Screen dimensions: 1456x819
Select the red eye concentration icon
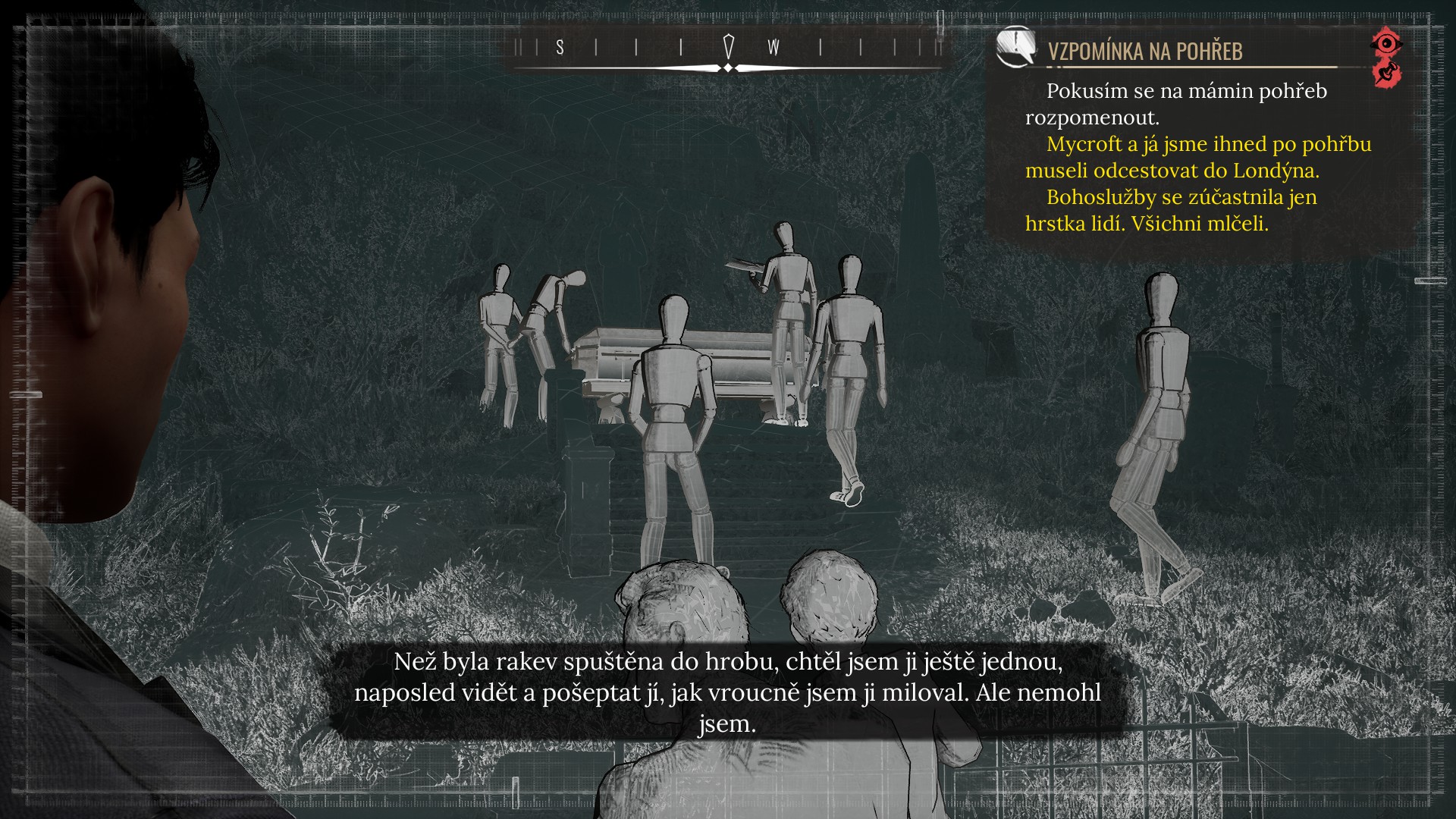click(1386, 43)
